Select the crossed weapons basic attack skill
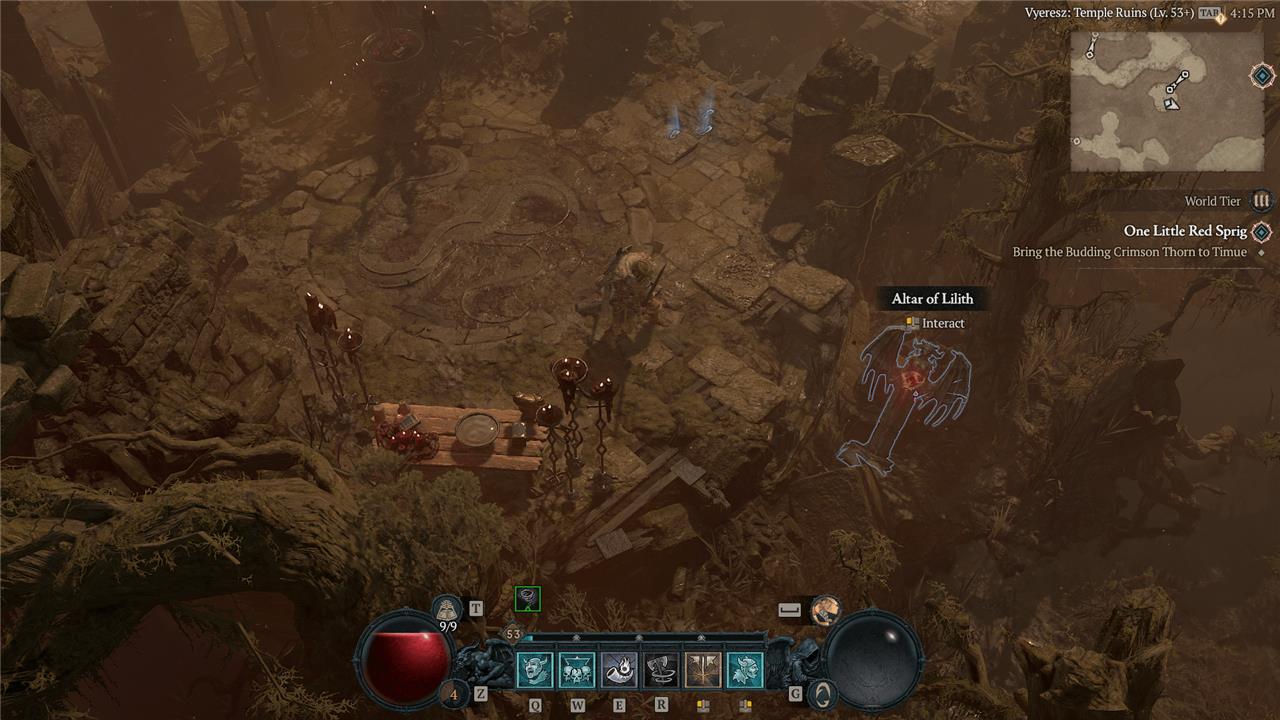Viewport: 1280px width, 720px height. [703, 669]
